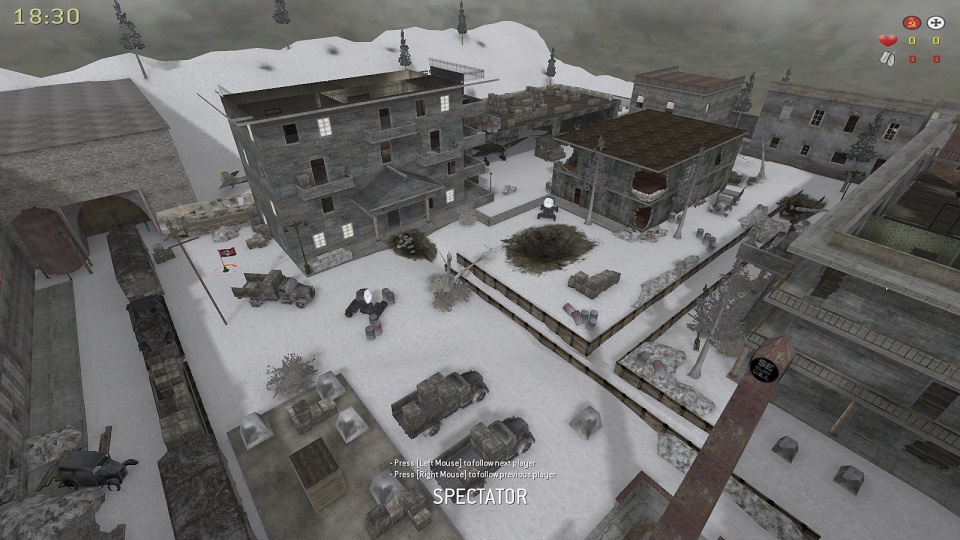Select the German iron cross team icon

pyautogui.click(x=936, y=21)
